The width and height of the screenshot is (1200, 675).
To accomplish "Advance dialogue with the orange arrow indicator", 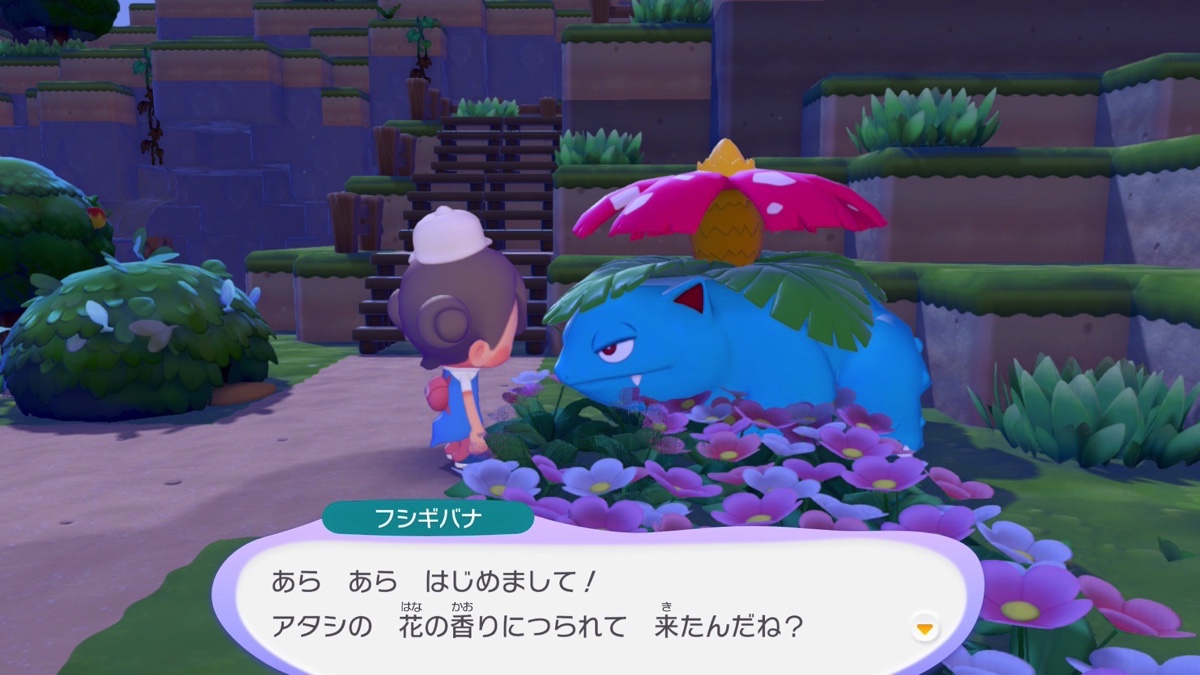I will click(925, 628).
